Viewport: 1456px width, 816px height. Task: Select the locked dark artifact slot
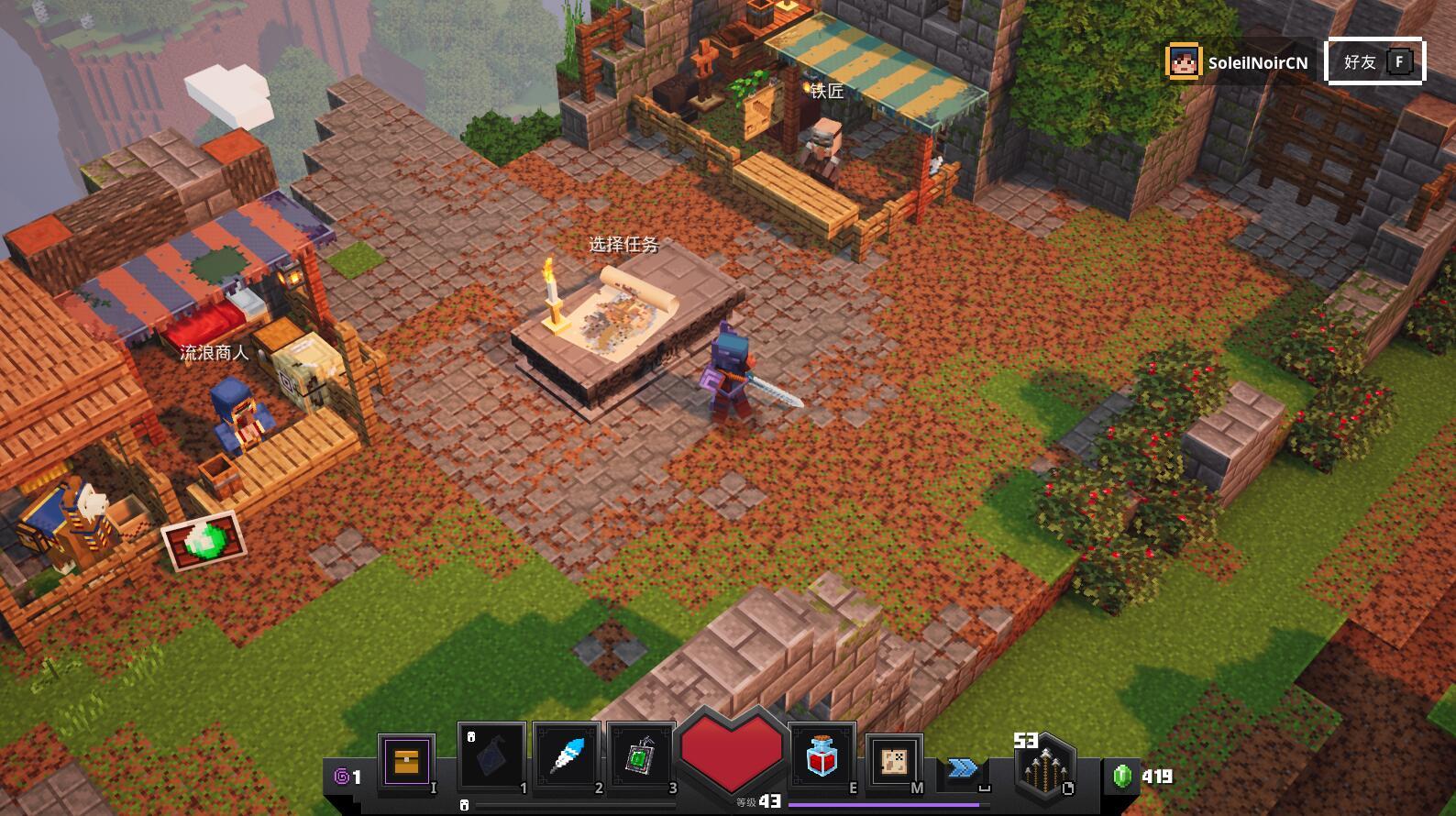click(491, 757)
